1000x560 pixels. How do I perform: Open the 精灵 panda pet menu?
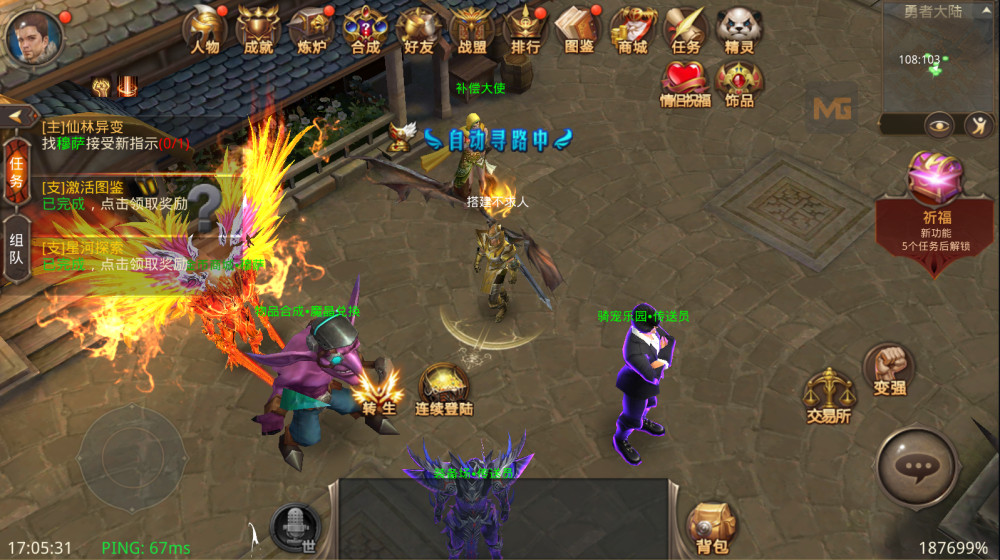tap(739, 30)
